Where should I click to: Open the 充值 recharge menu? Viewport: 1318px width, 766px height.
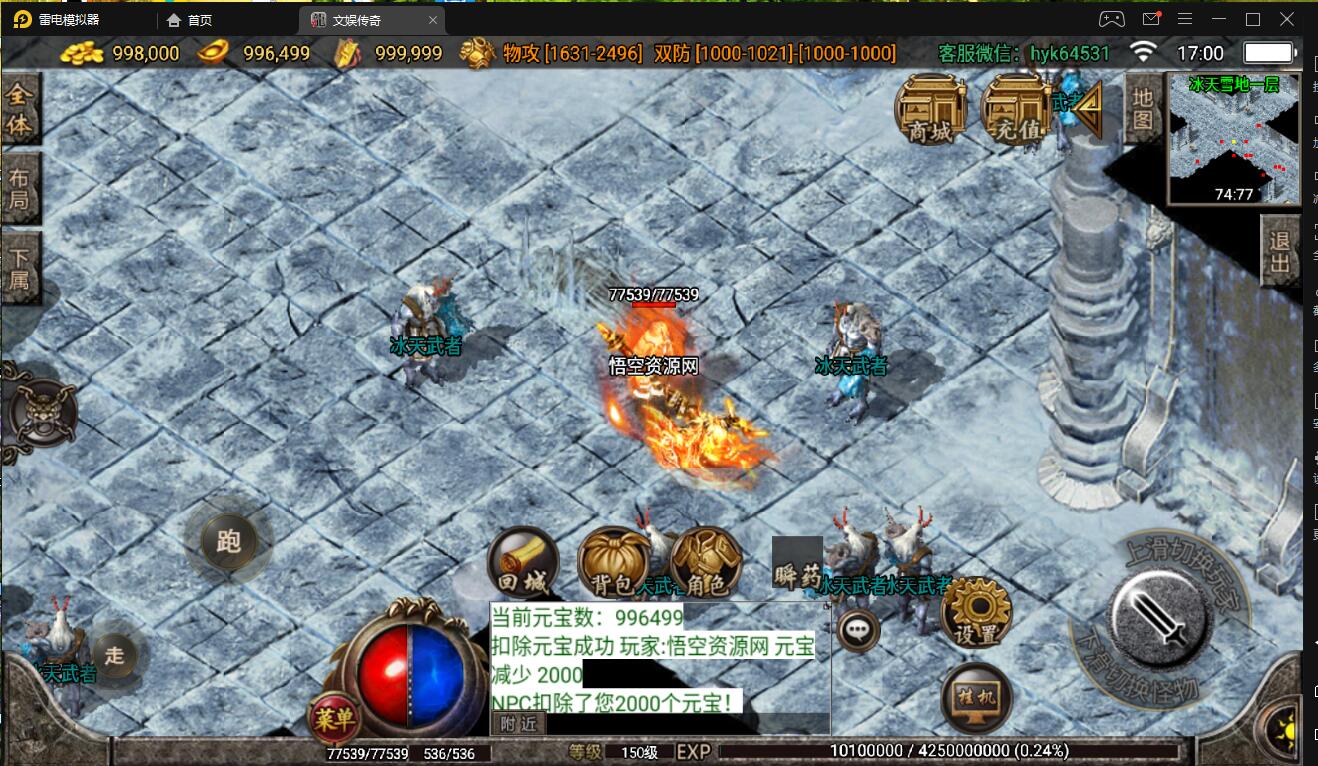(1015, 108)
